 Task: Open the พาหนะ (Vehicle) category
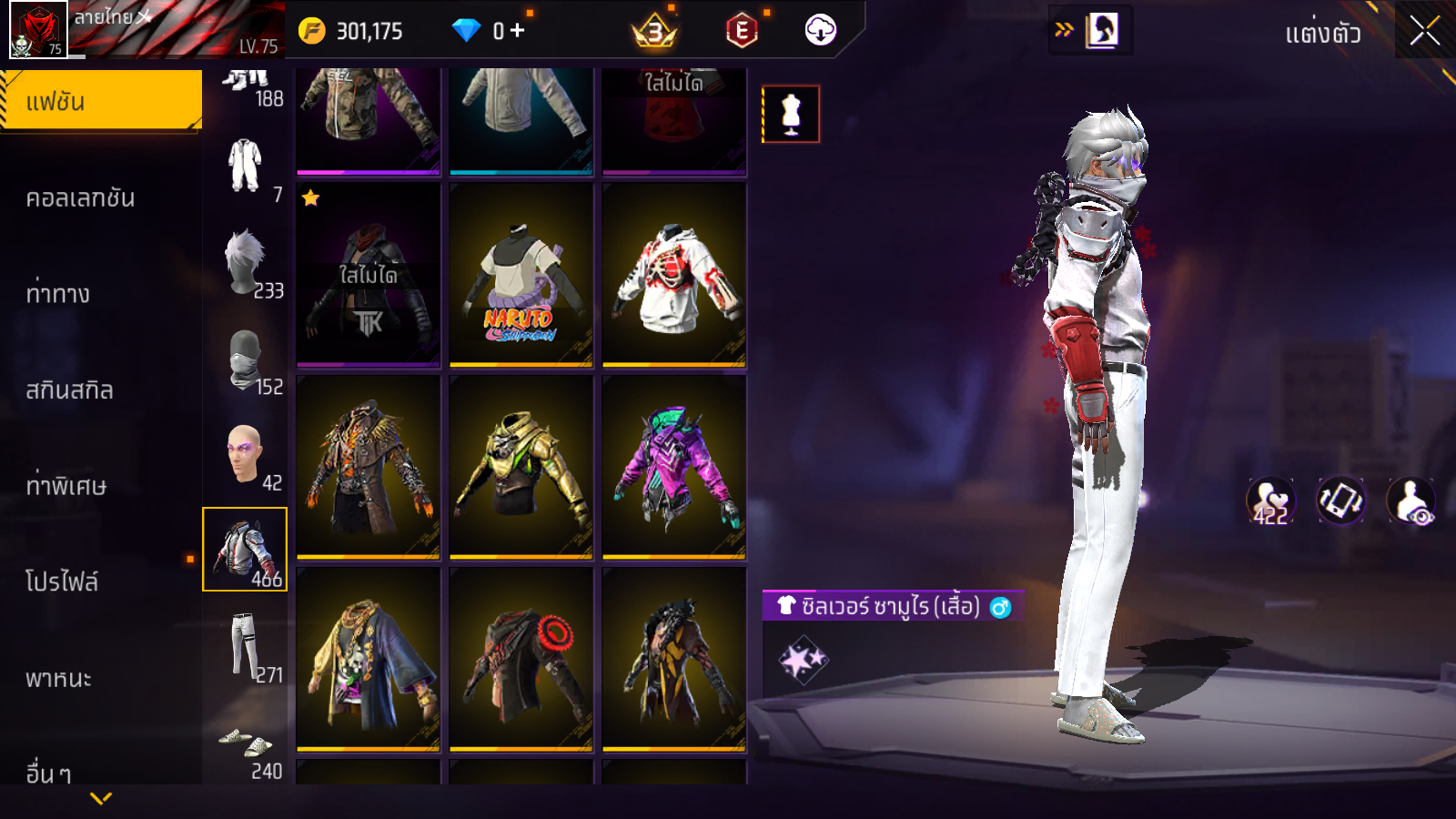click(58, 678)
